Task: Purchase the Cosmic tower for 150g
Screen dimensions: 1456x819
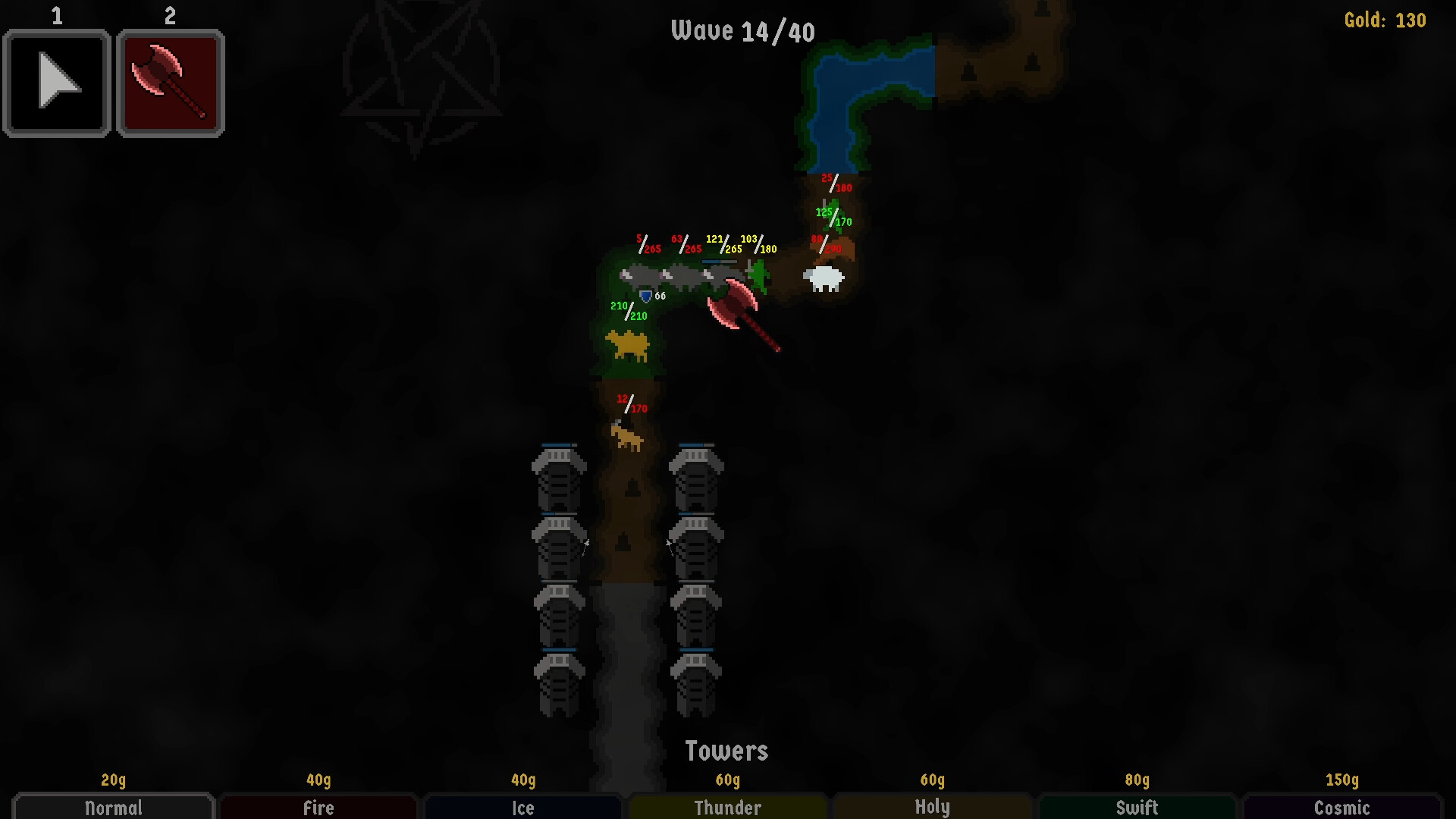Action: [1341, 808]
